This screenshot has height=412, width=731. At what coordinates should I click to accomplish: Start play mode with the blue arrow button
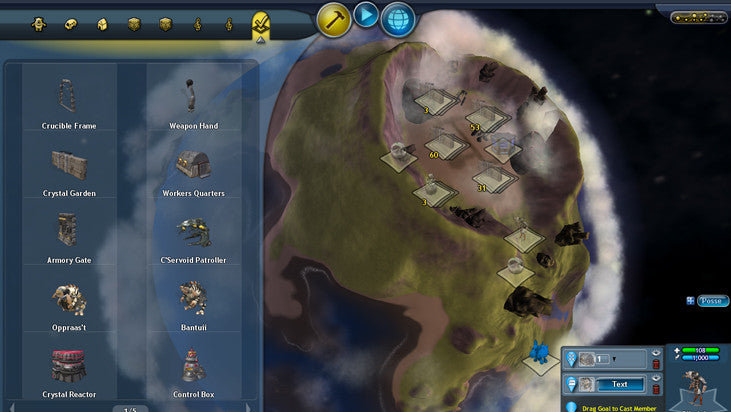click(x=366, y=16)
